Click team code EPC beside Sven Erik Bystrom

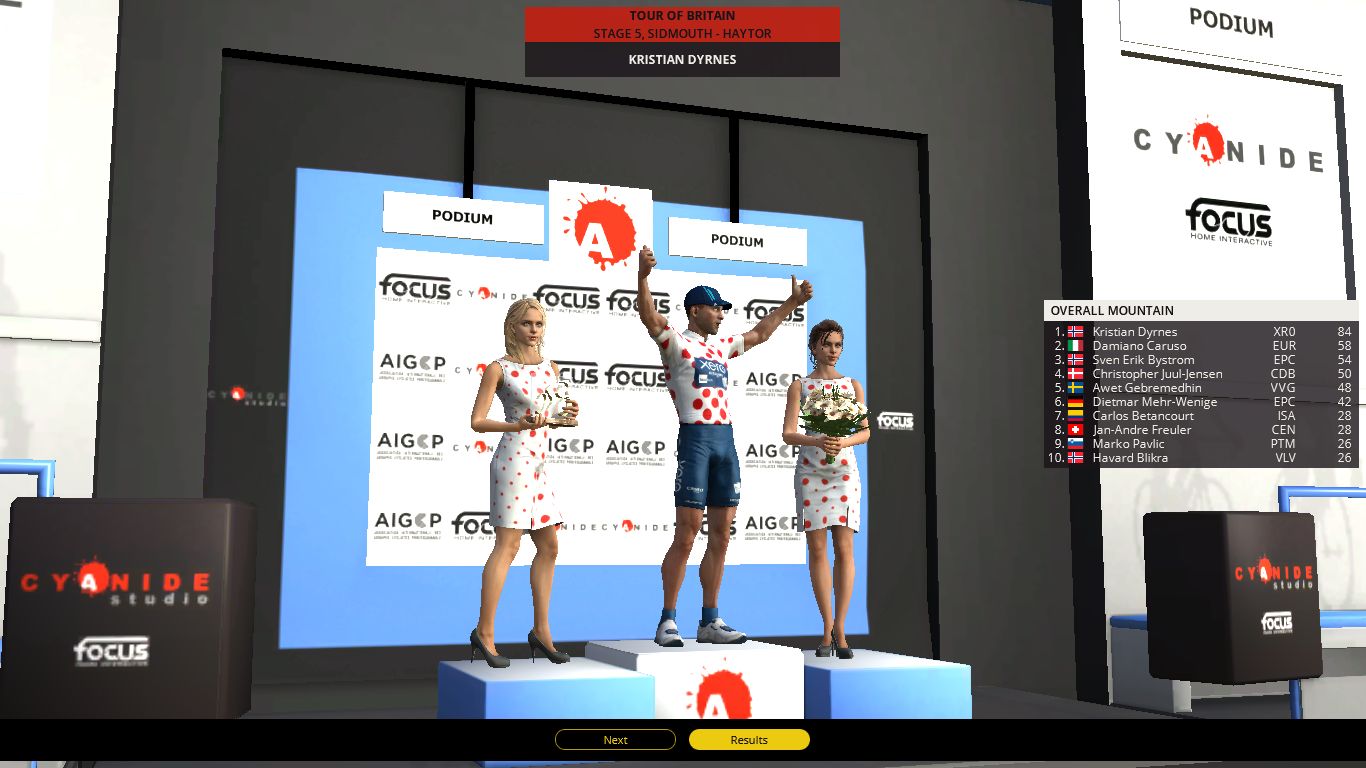(x=1283, y=359)
